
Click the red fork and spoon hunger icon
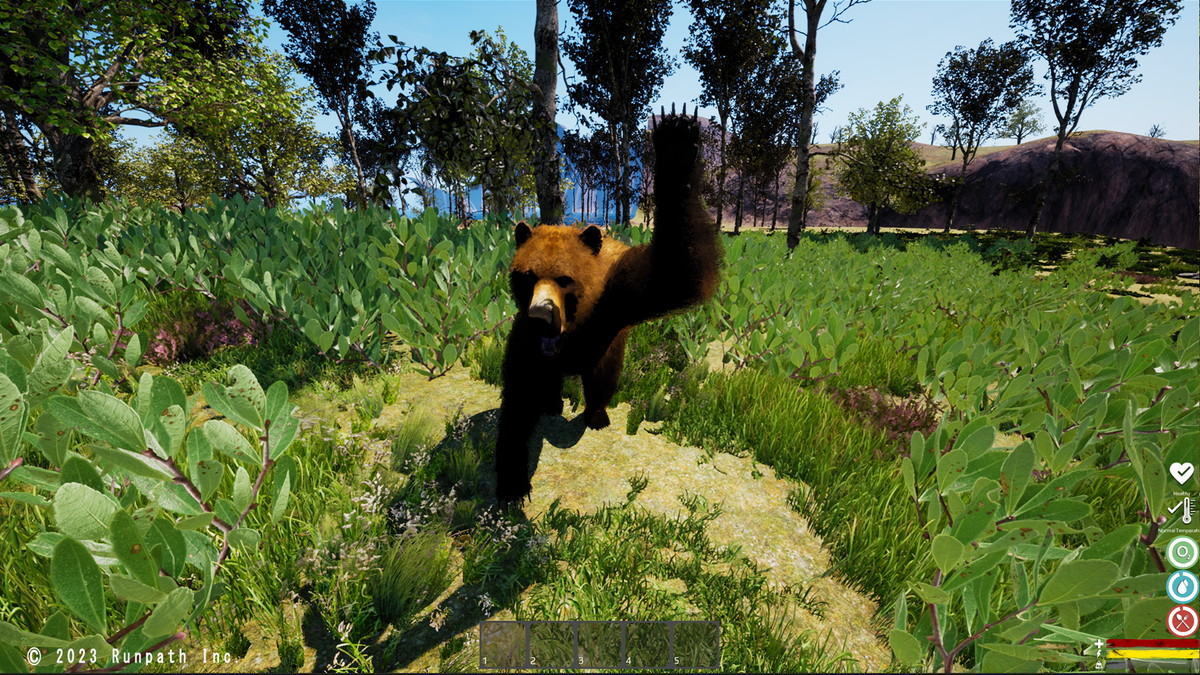(1182, 620)
